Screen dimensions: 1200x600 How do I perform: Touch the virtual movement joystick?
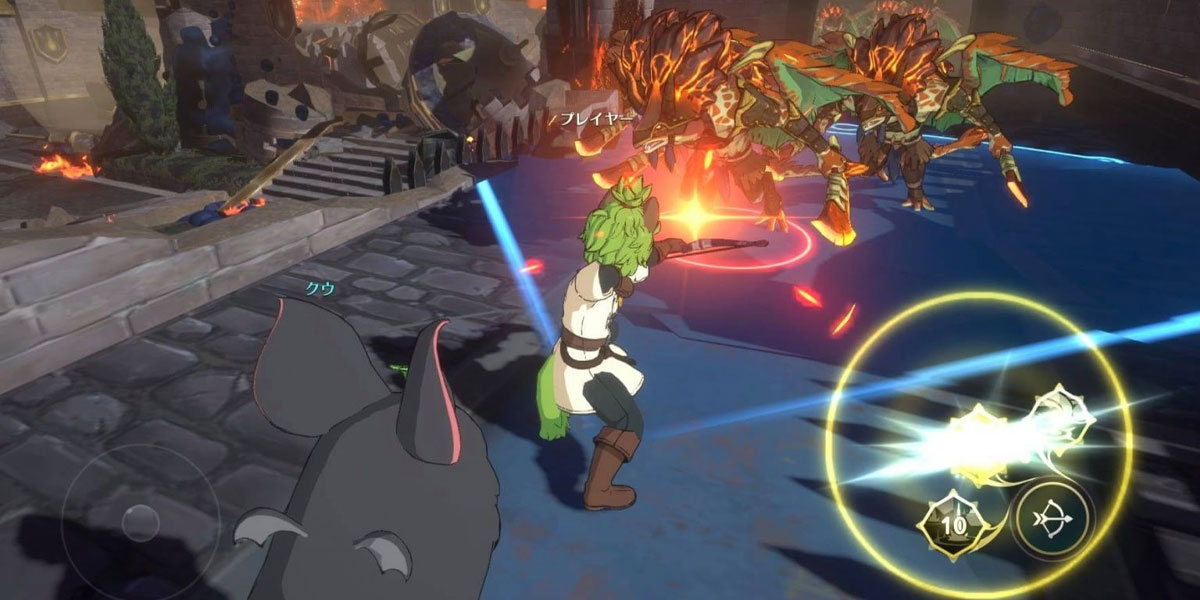click(x=139, y=521)
